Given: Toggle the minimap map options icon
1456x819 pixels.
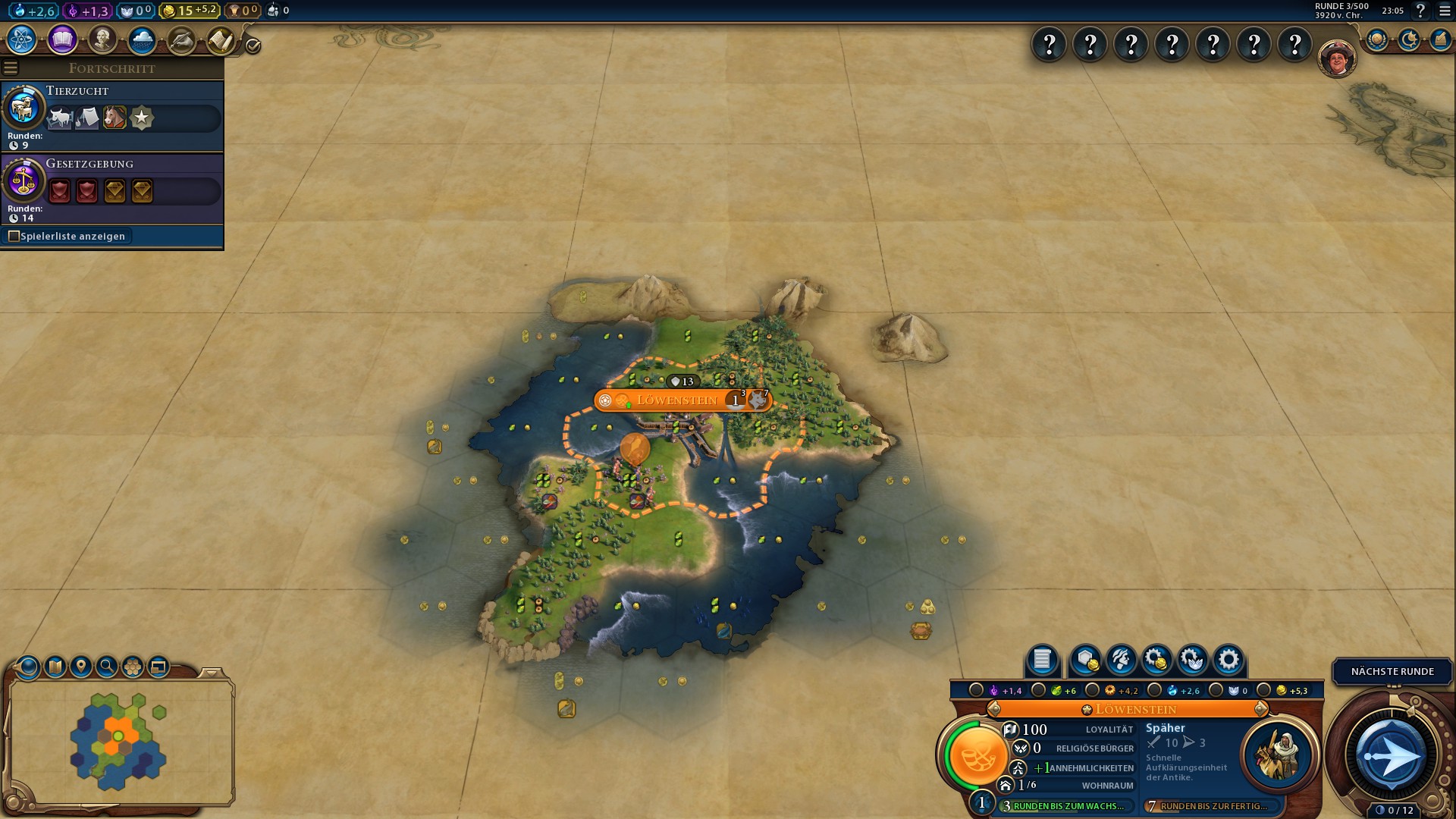Looking at the screenshot, I should pyautogui.click(x=55, y=667).
